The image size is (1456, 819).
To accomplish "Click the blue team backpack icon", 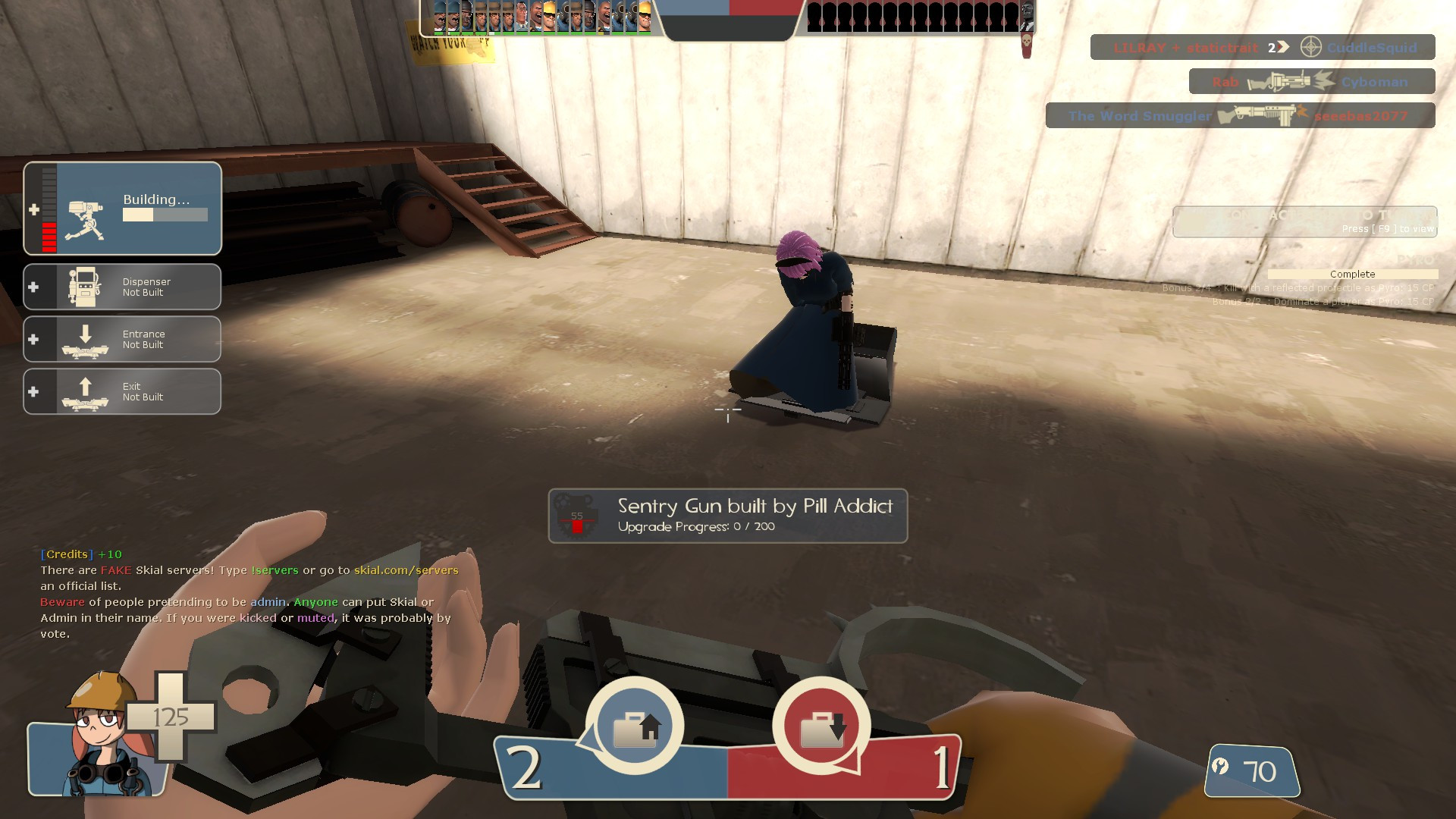I will (635, 726).
